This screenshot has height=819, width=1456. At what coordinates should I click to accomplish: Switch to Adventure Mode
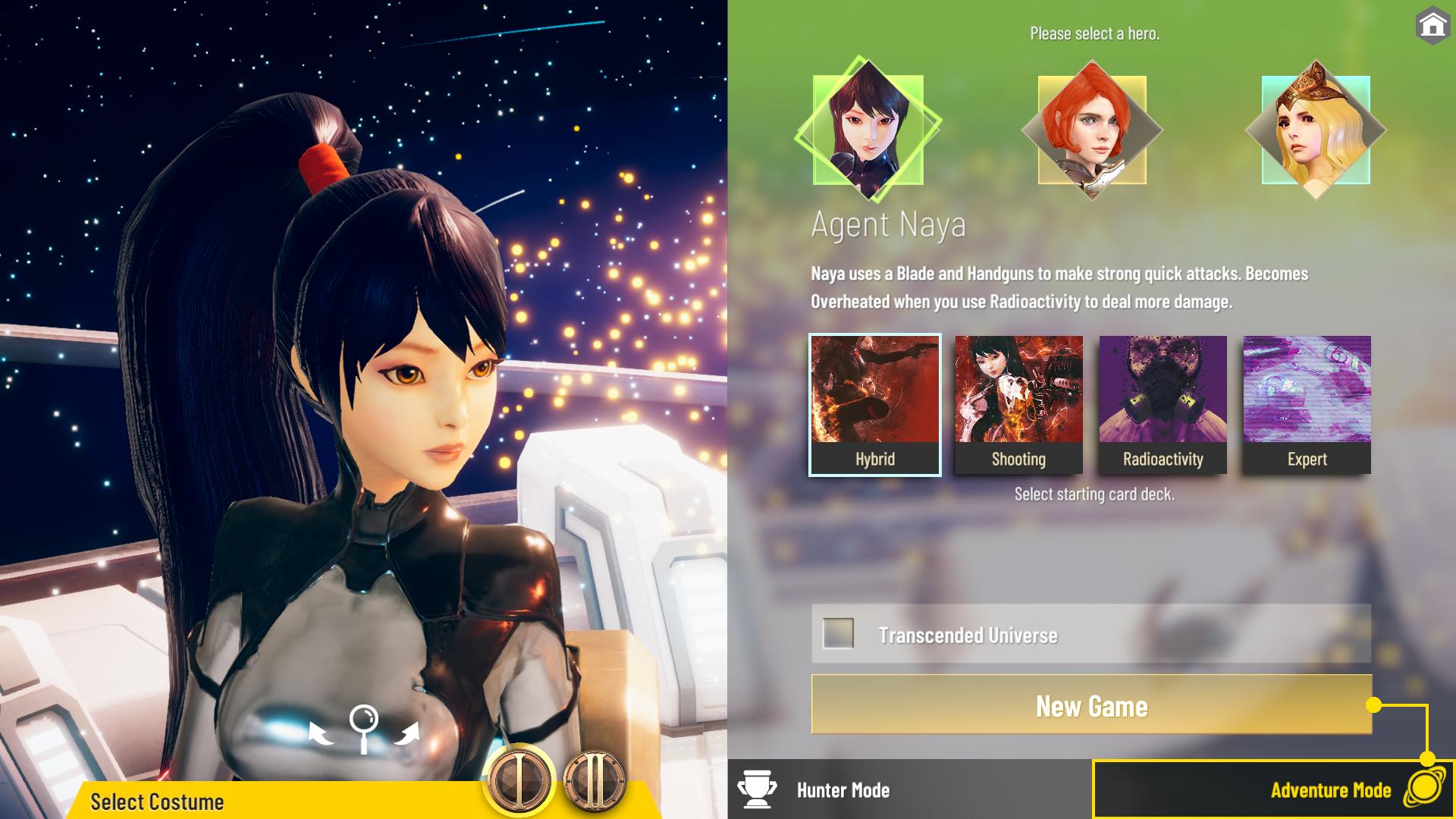point(1331,790)
